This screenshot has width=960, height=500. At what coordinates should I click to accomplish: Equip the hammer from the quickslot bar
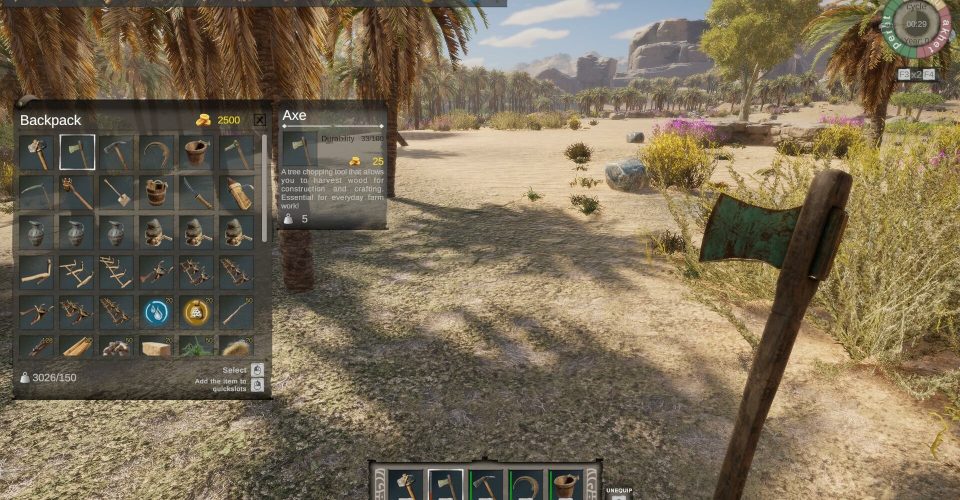point(407,486)
